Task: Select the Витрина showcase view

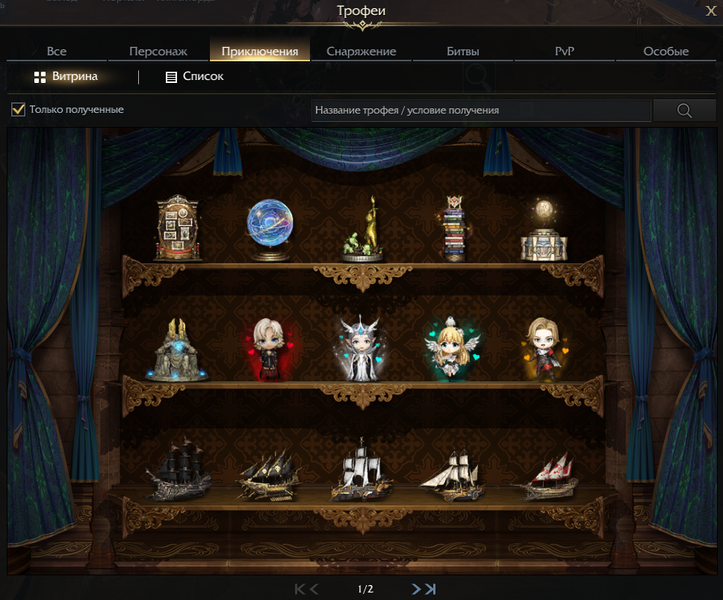Action: coord(66,76)
